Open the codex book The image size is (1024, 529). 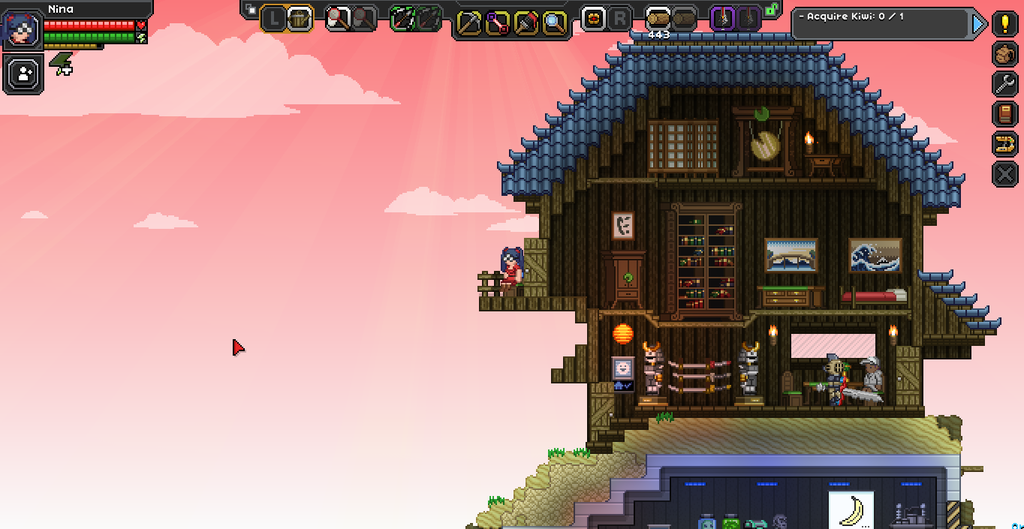(1005, 114)
